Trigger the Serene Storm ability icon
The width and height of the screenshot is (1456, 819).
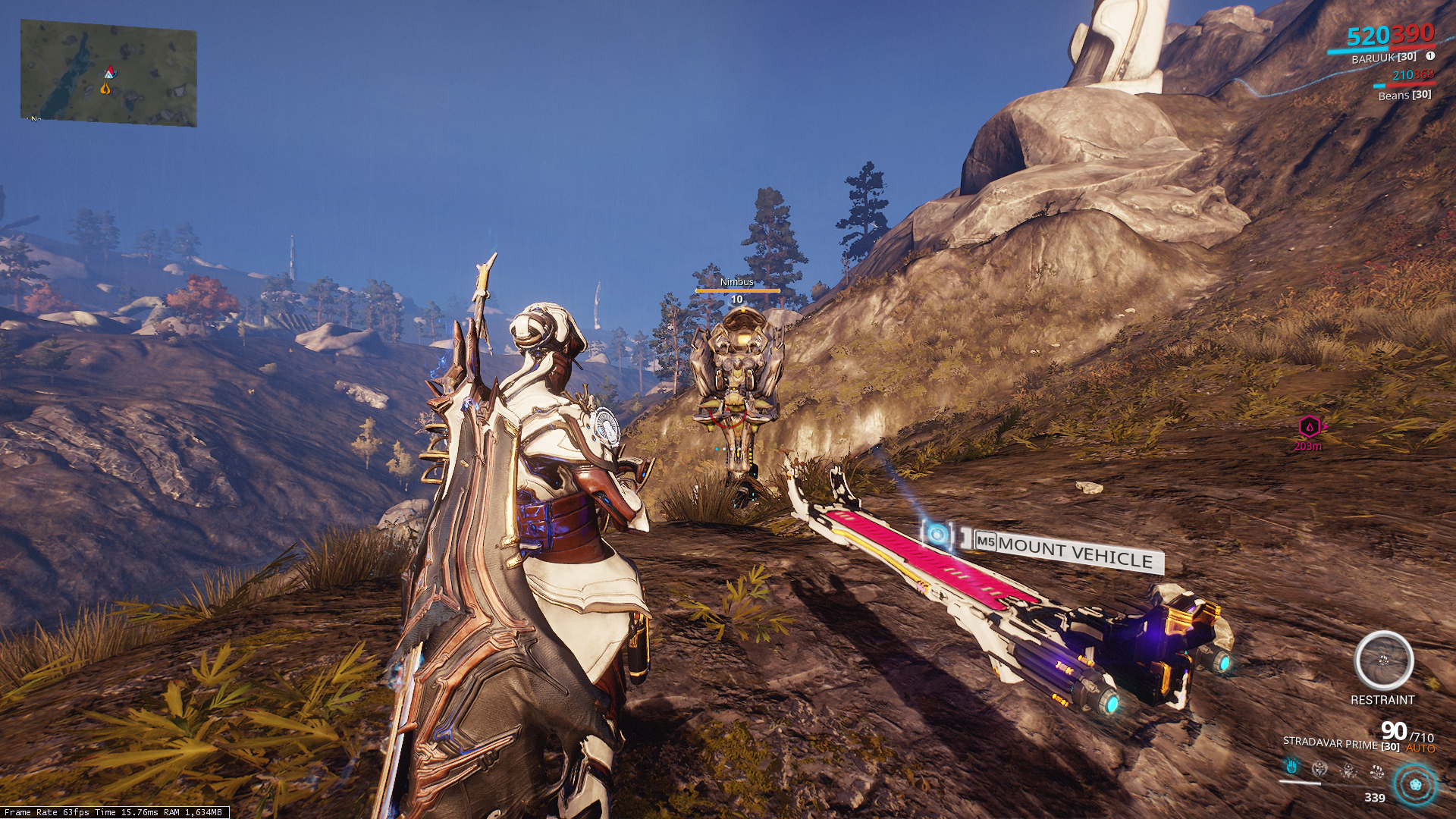(1377, 772)
